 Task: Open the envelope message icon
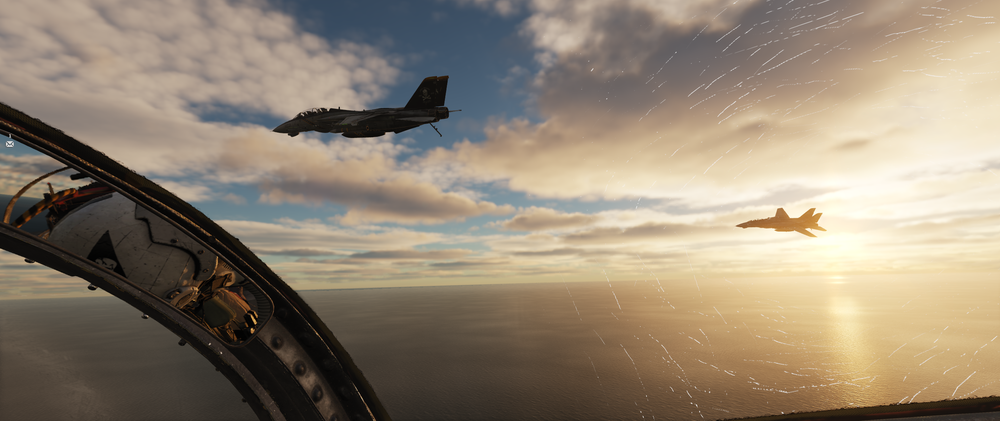[9, 144]
